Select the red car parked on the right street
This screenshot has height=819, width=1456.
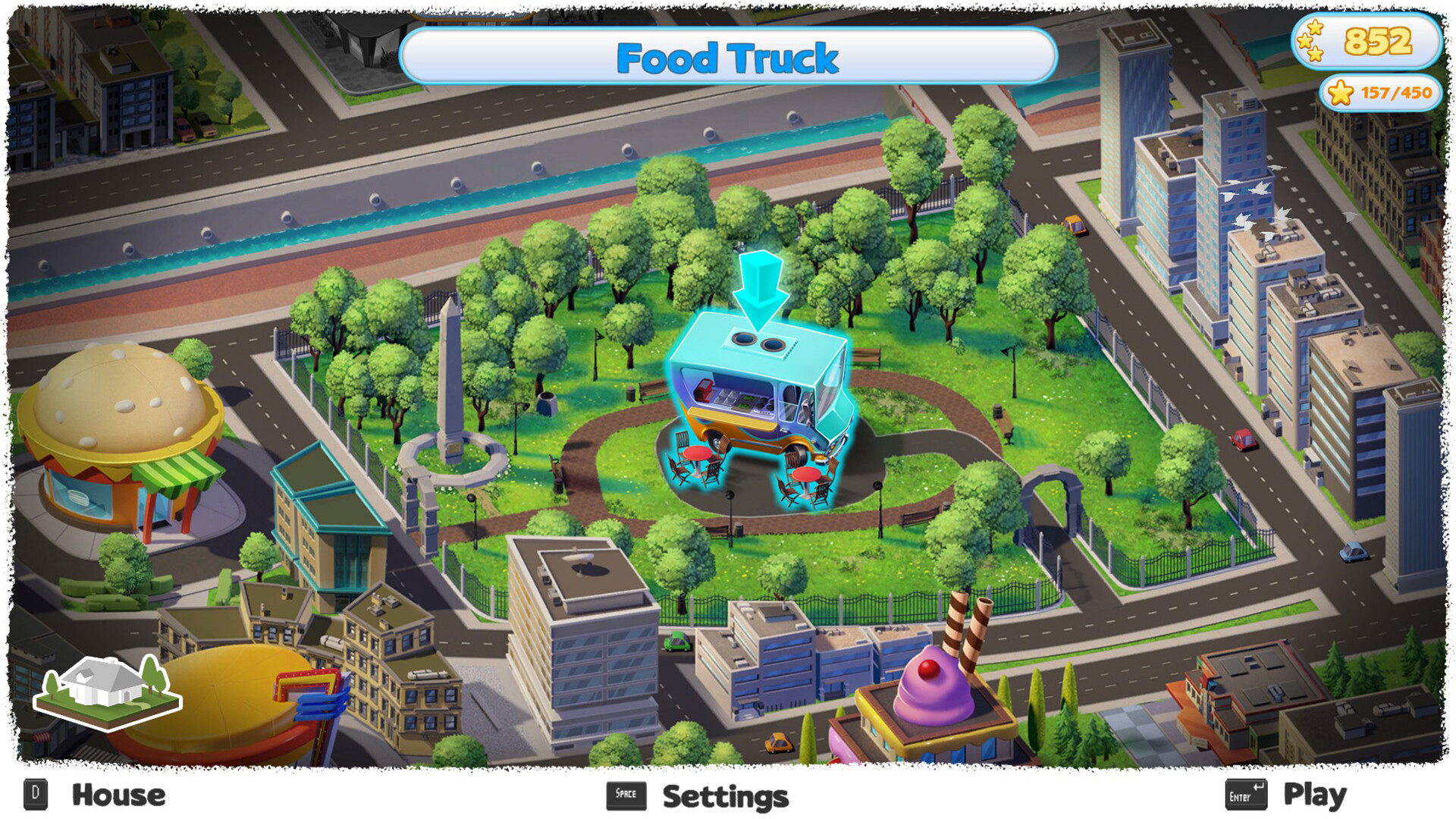pos(1241,439)
